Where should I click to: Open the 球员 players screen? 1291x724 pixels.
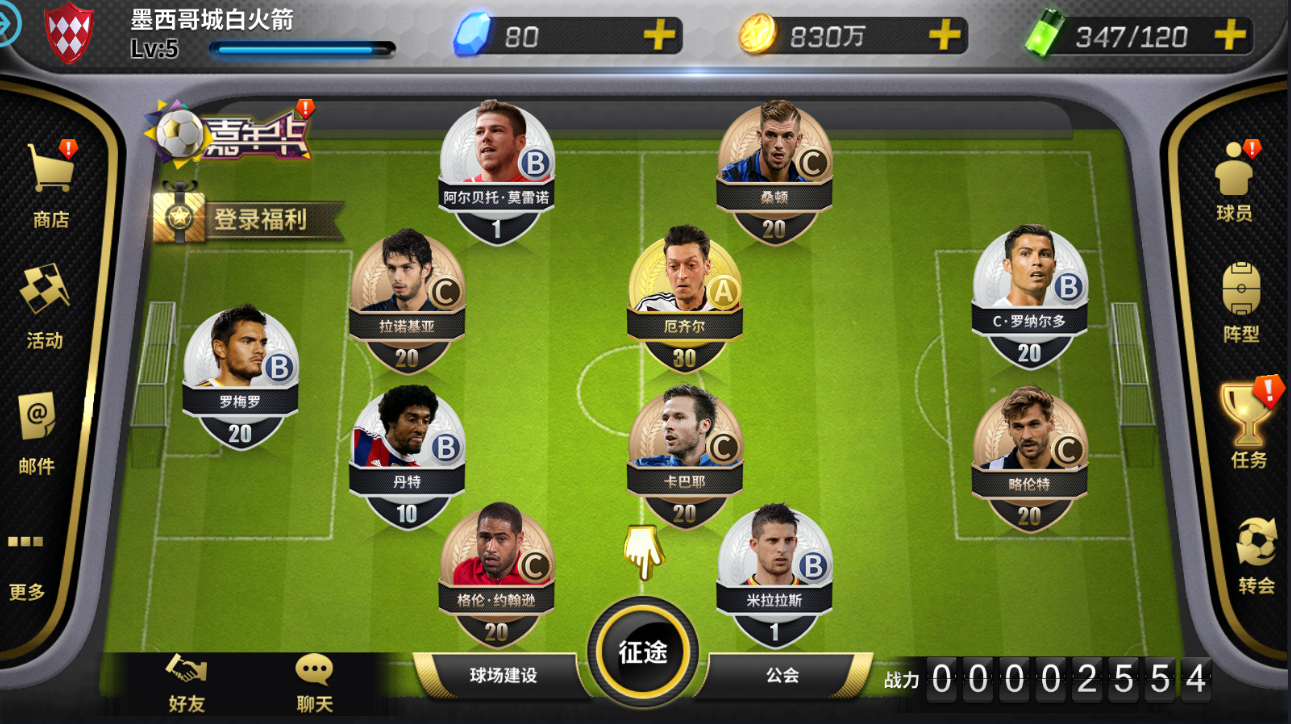click(1234, 180)
